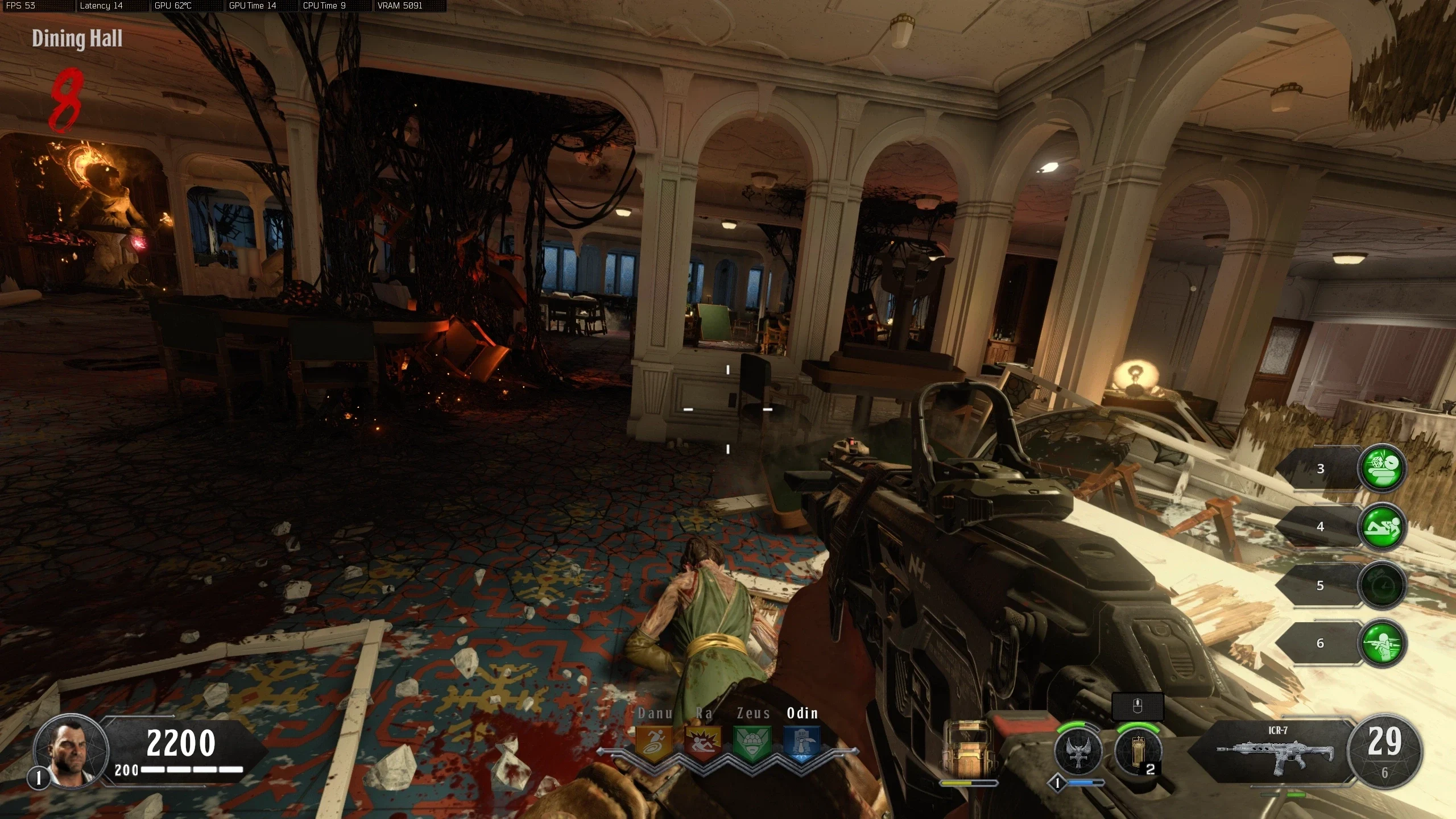Screen dimensions: 1456x819
Task: Activate the dice elixir in slot 3
Action: pyautogui.click(x=1381, y=469)
